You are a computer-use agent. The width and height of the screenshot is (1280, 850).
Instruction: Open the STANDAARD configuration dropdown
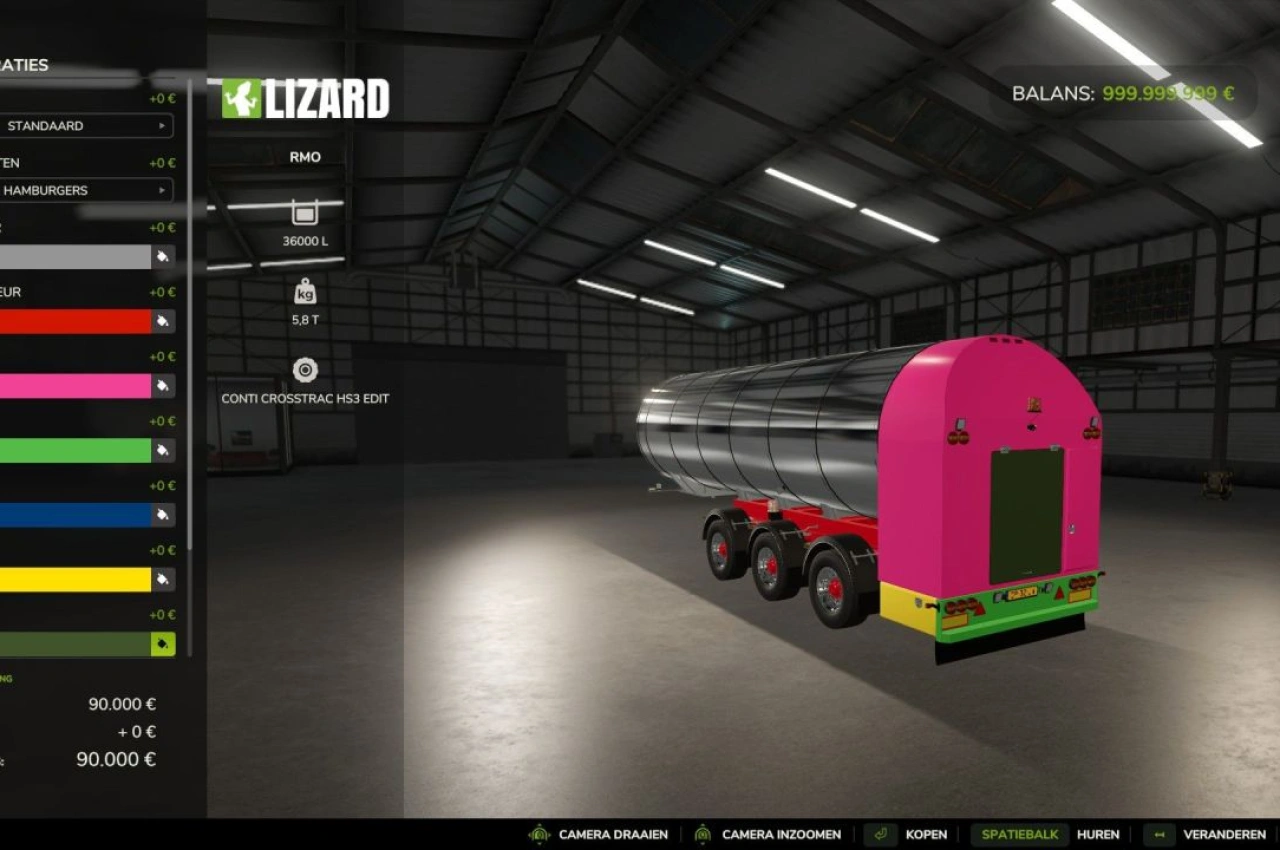click(85, 126)
